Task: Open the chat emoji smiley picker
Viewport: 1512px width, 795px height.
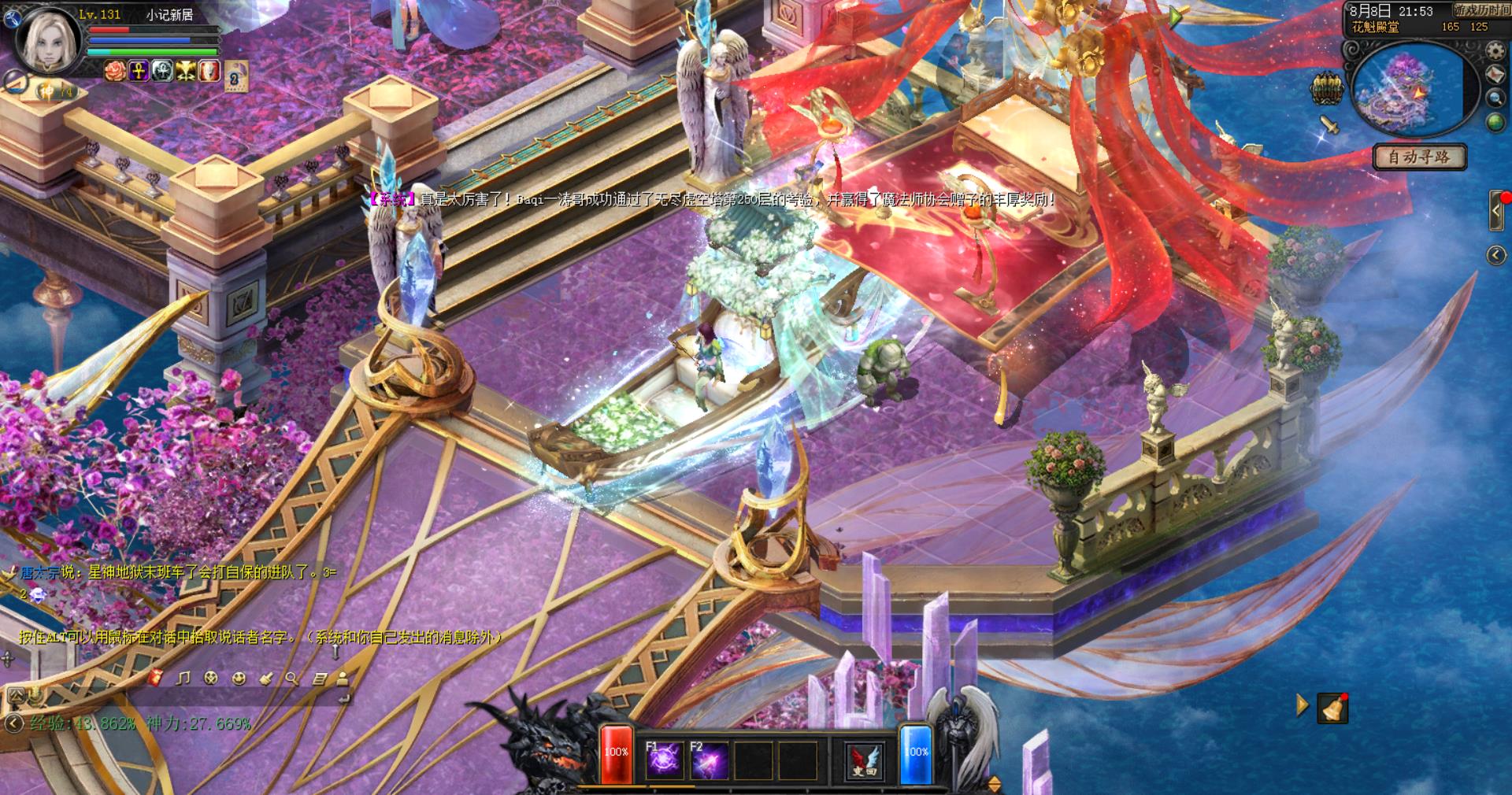Action: [x=239, y=678]
